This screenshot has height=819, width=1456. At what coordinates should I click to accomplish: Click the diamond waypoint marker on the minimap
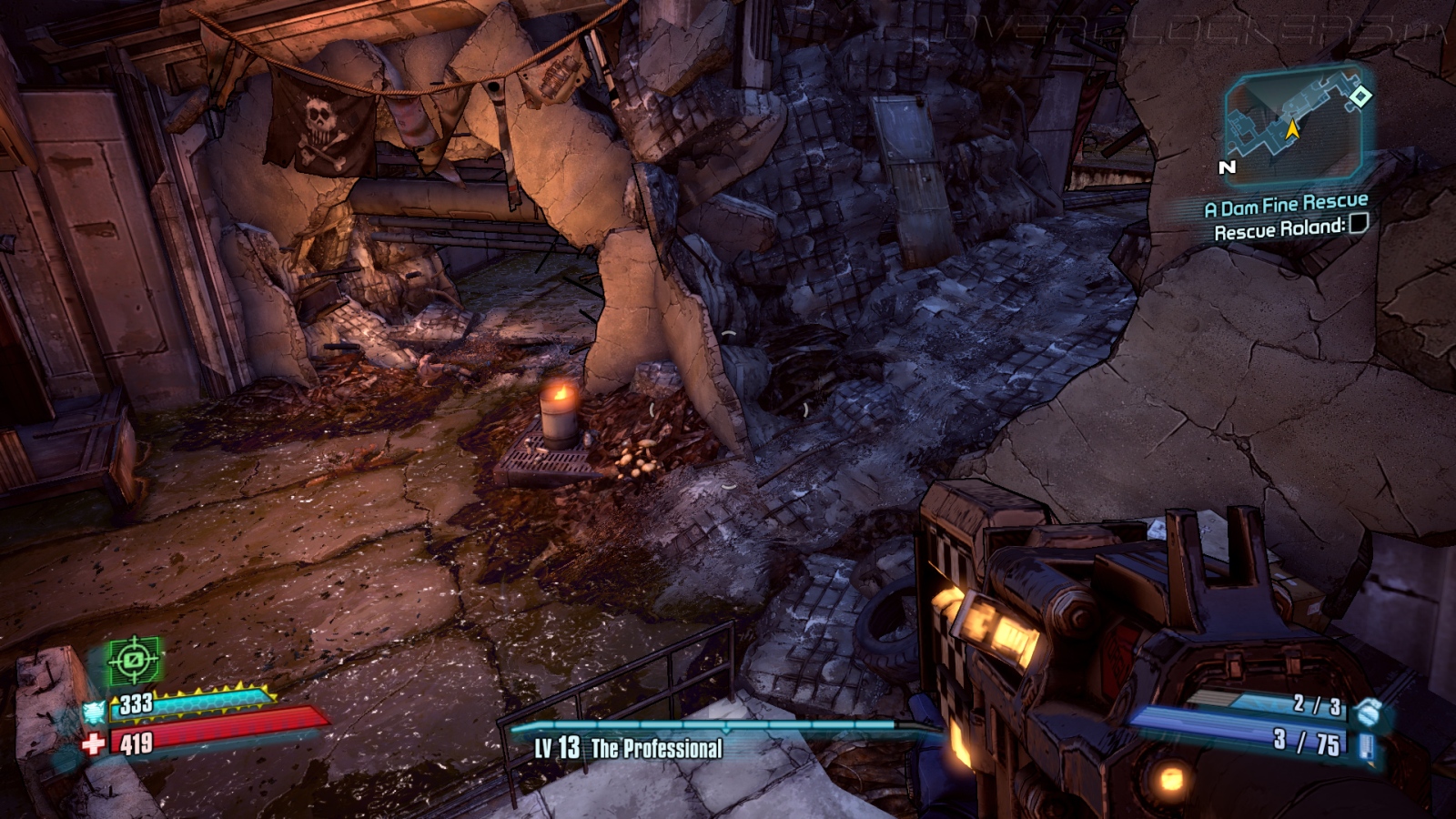[x=1360, y=96]
